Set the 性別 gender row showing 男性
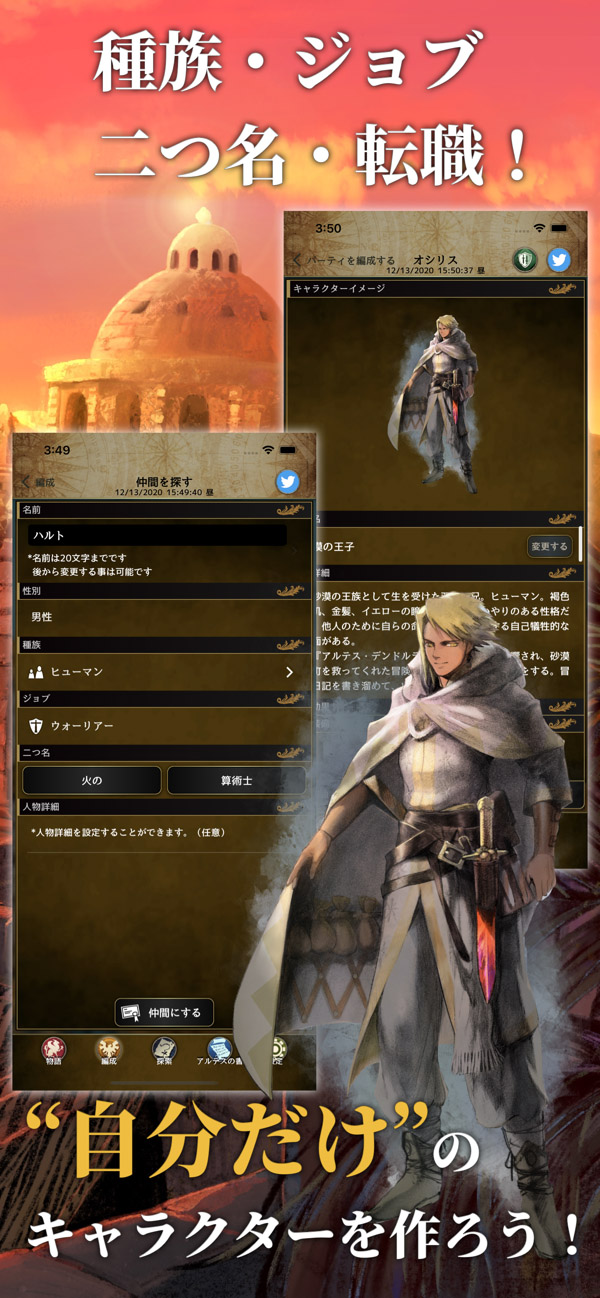The image size is (600, 1298). pyautogui.click(x=163, y=617)
